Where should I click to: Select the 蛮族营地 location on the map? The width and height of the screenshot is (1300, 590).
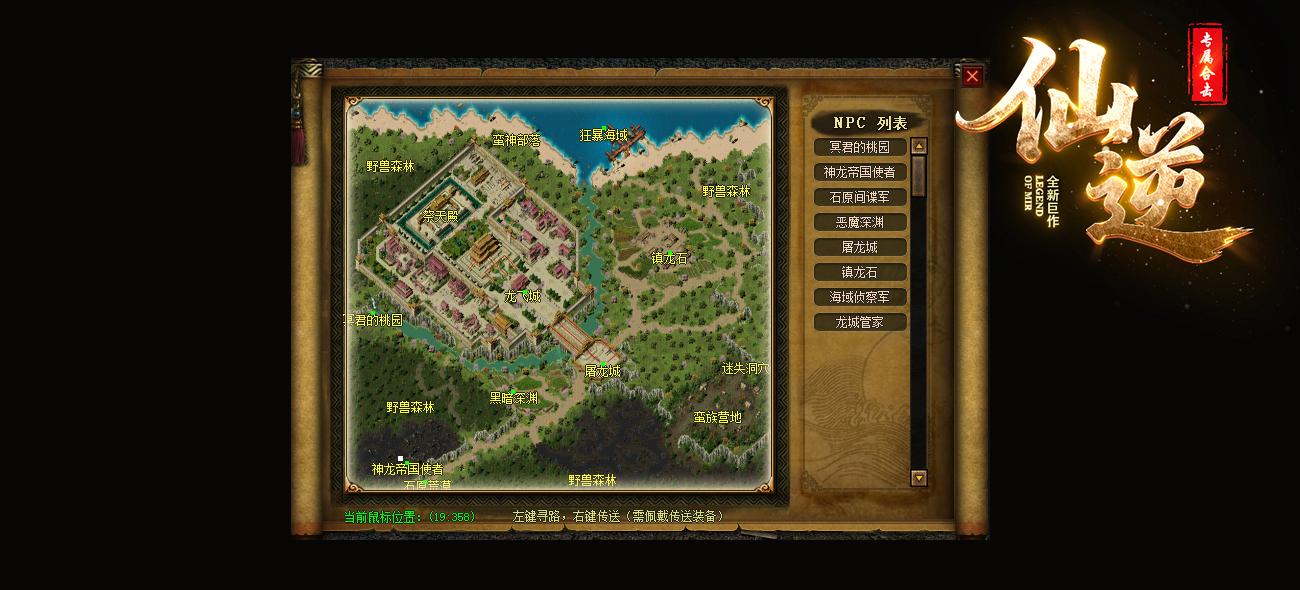pyautogui.click(x=718, y=417)
